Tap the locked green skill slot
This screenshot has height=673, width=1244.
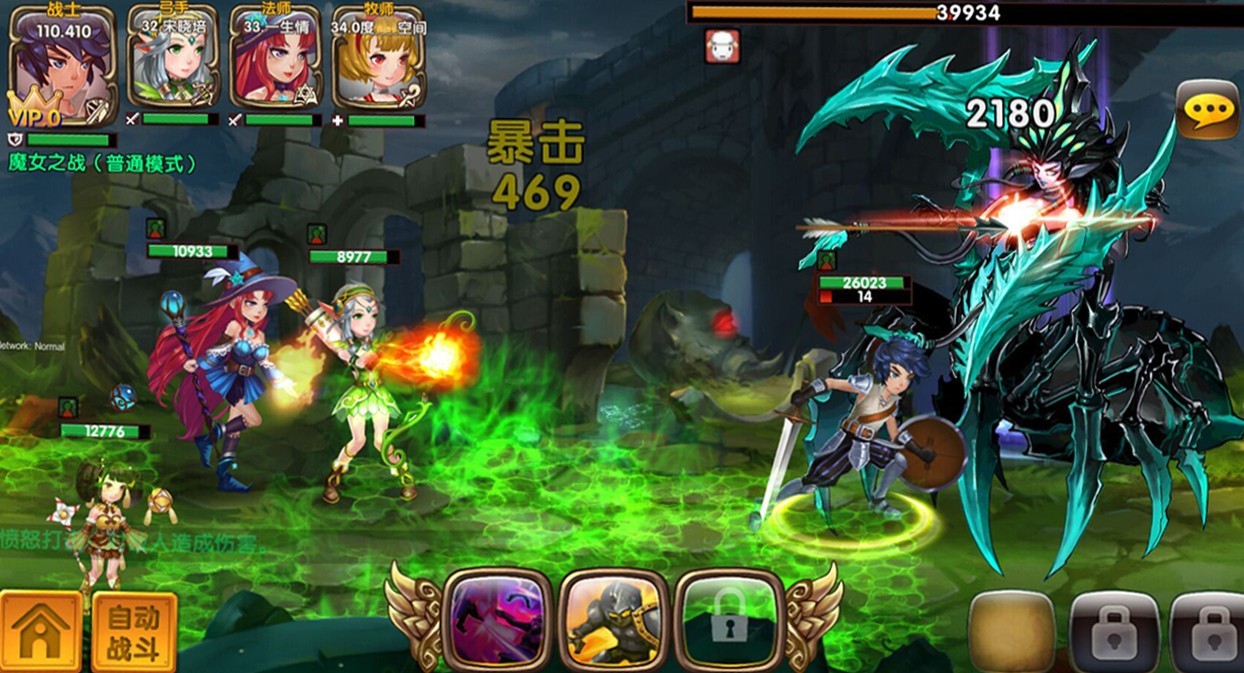728,620
